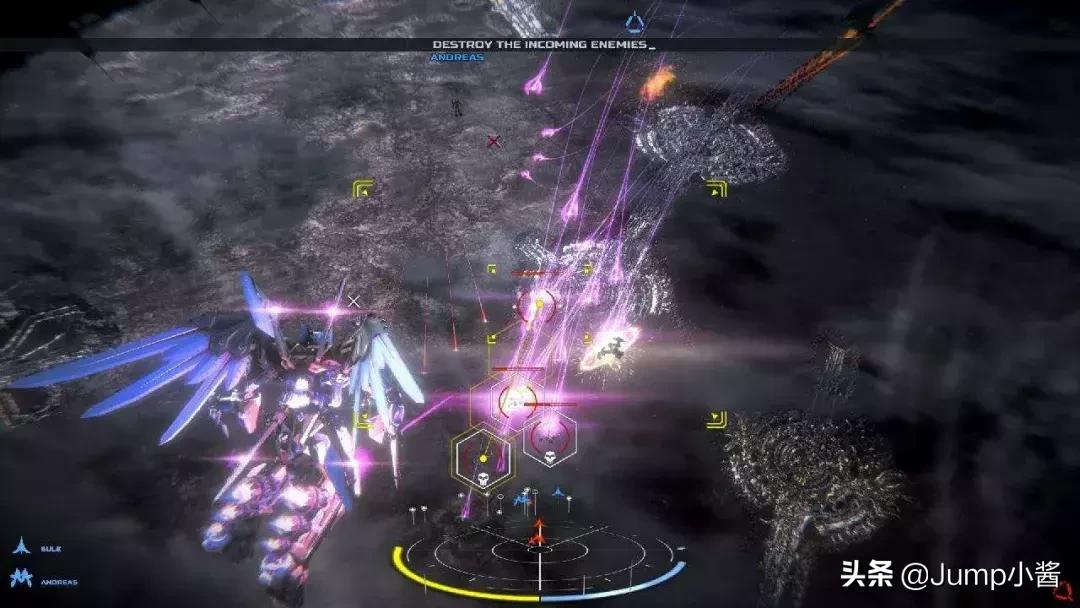
Task: Click the Destroy the Incoming Enemies objective banner
Action: 543,45
